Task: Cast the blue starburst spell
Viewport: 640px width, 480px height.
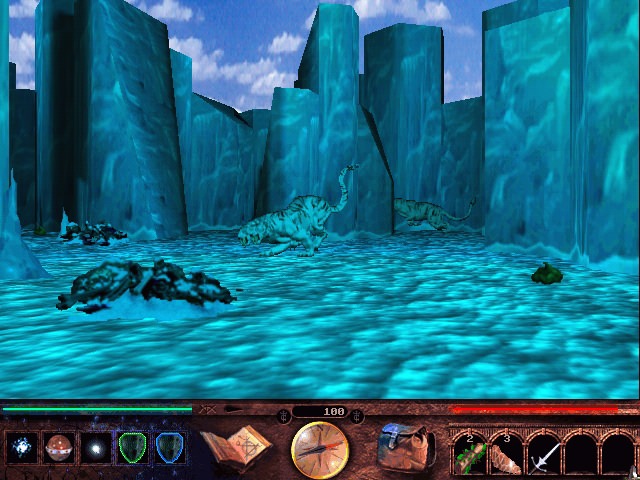Action: pos(21,449)
